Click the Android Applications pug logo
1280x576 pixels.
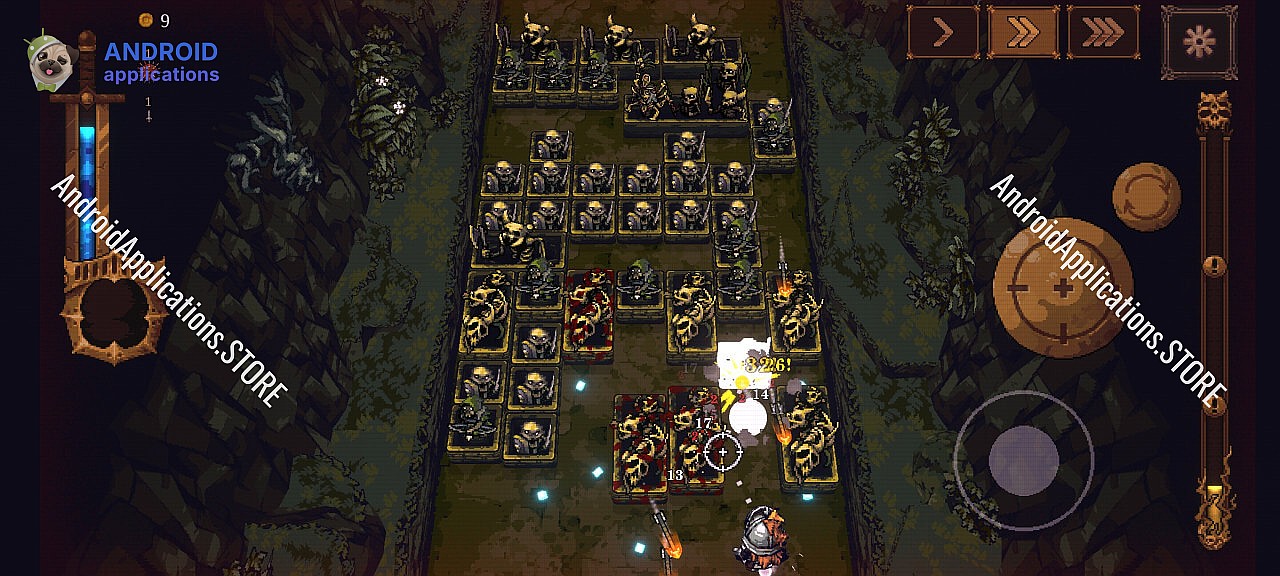pyautogui.click(x=50, y=62)
